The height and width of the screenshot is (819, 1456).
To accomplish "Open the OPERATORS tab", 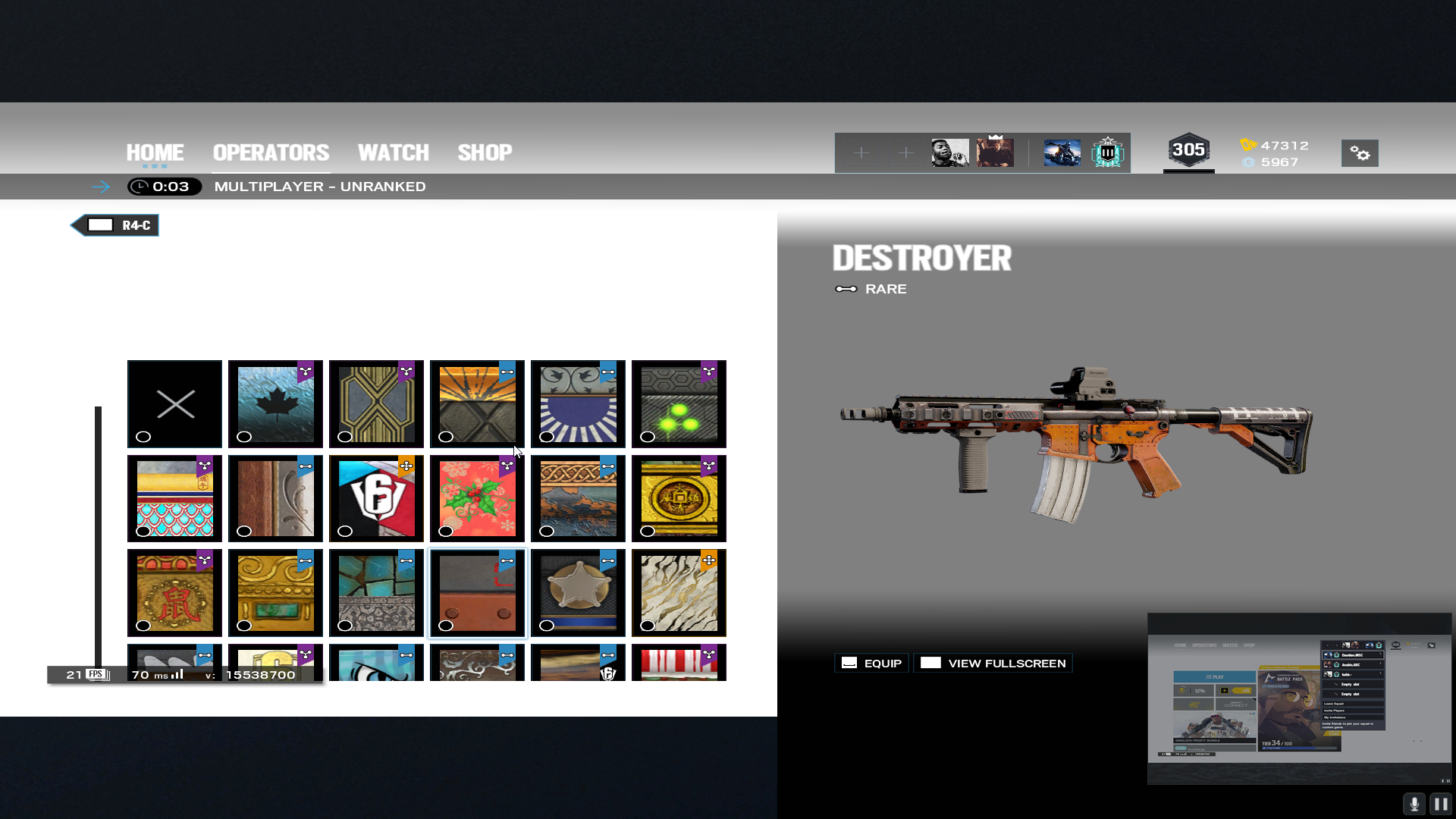I will coord(271,152).
